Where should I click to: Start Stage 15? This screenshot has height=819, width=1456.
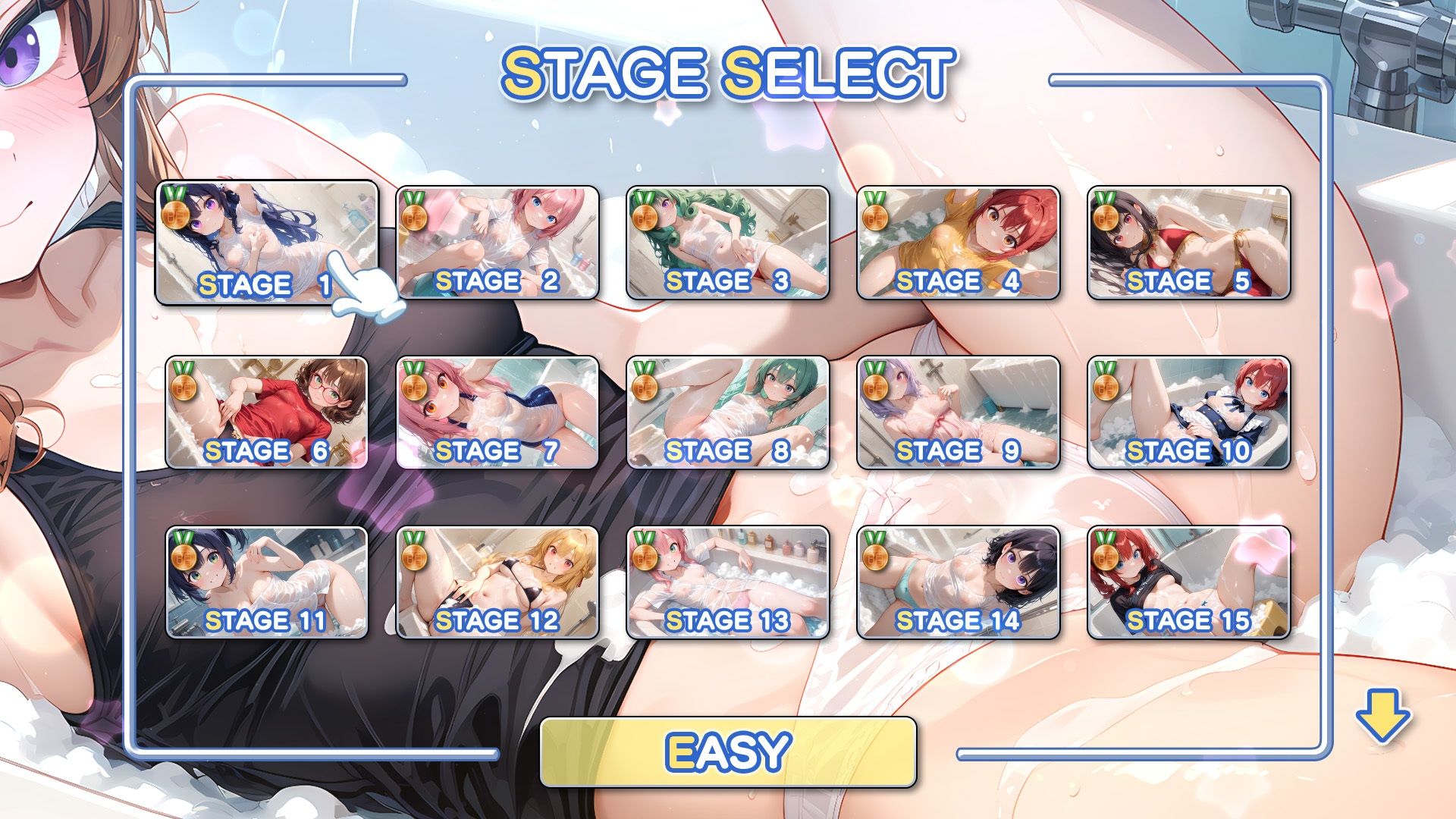pos(1188,582)
